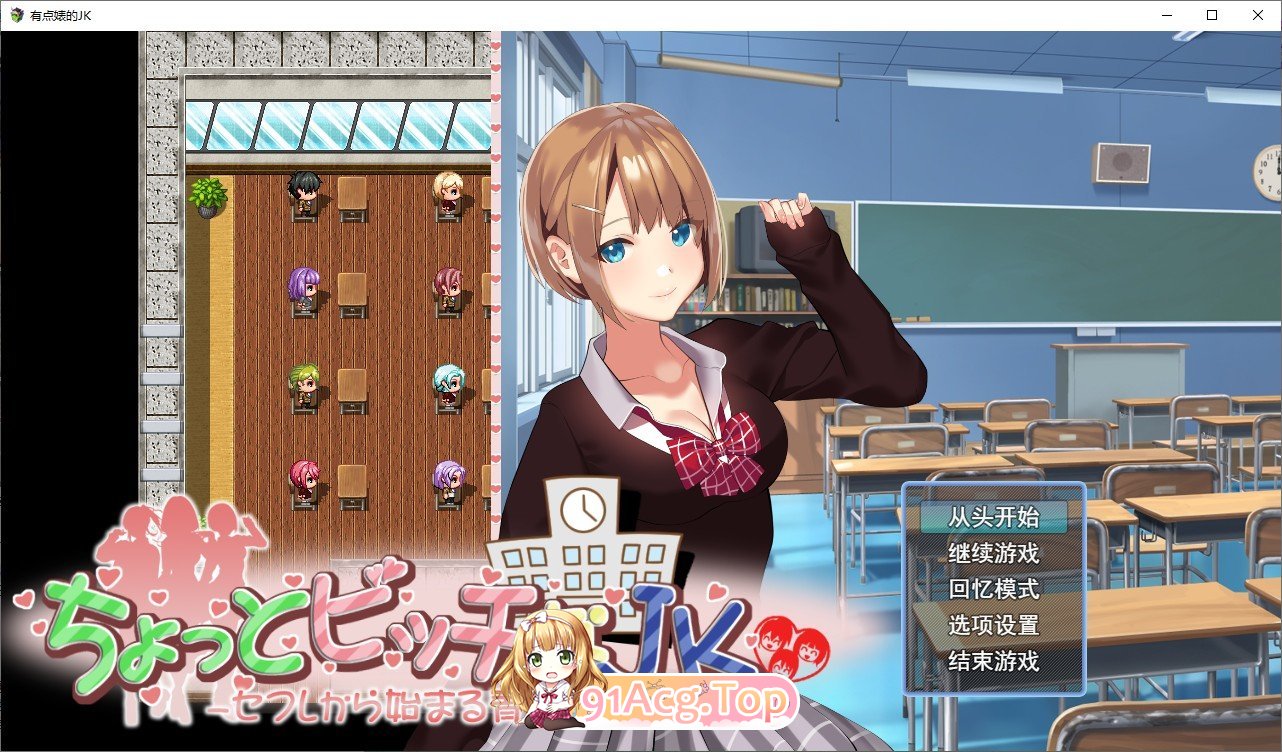This screenshot has width=1282, height=752.
Task: Click the 有点矮的JK window title text
Action: (62, 14)
